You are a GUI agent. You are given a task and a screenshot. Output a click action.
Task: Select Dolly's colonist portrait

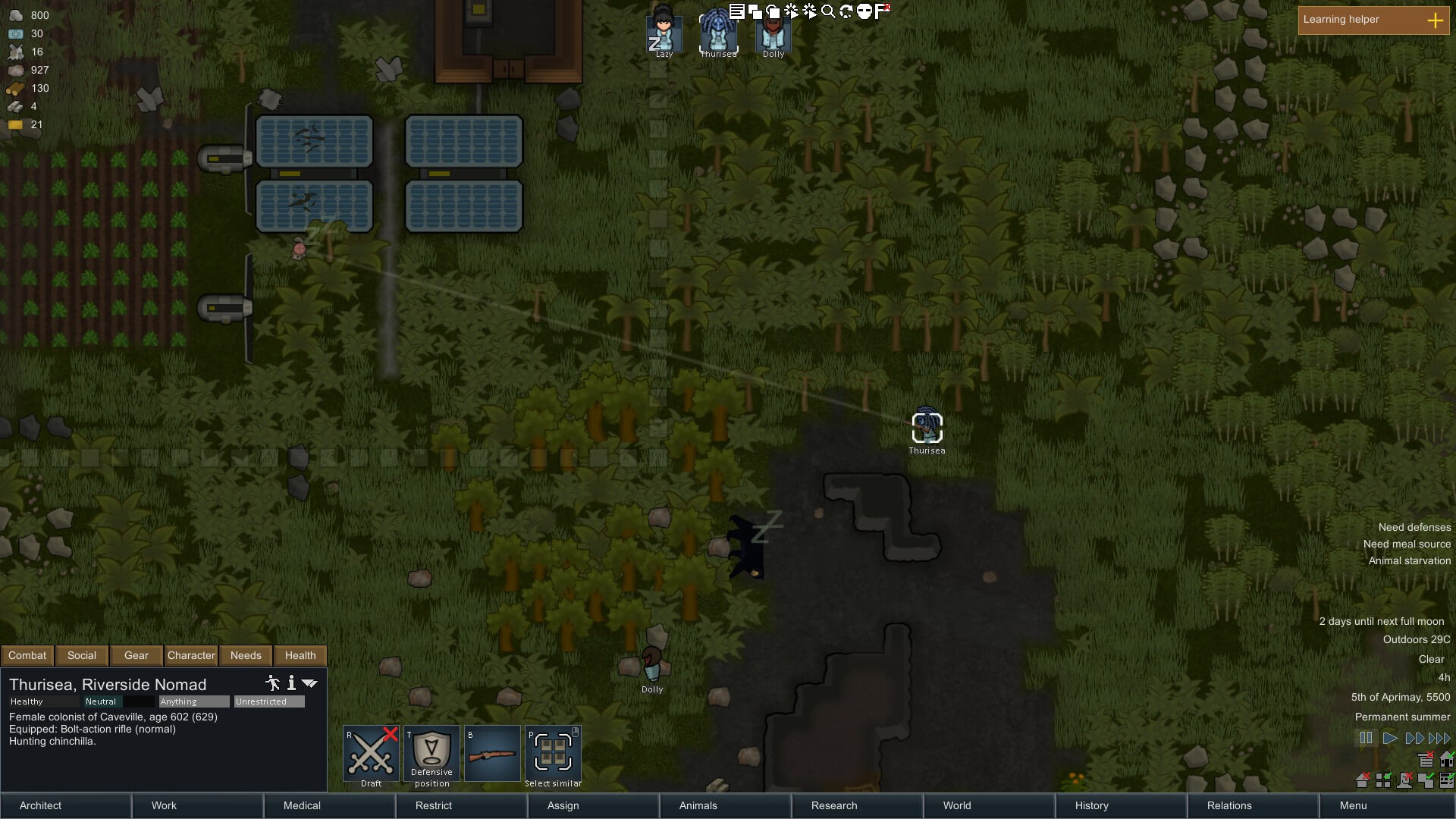(x=773, y=33)
